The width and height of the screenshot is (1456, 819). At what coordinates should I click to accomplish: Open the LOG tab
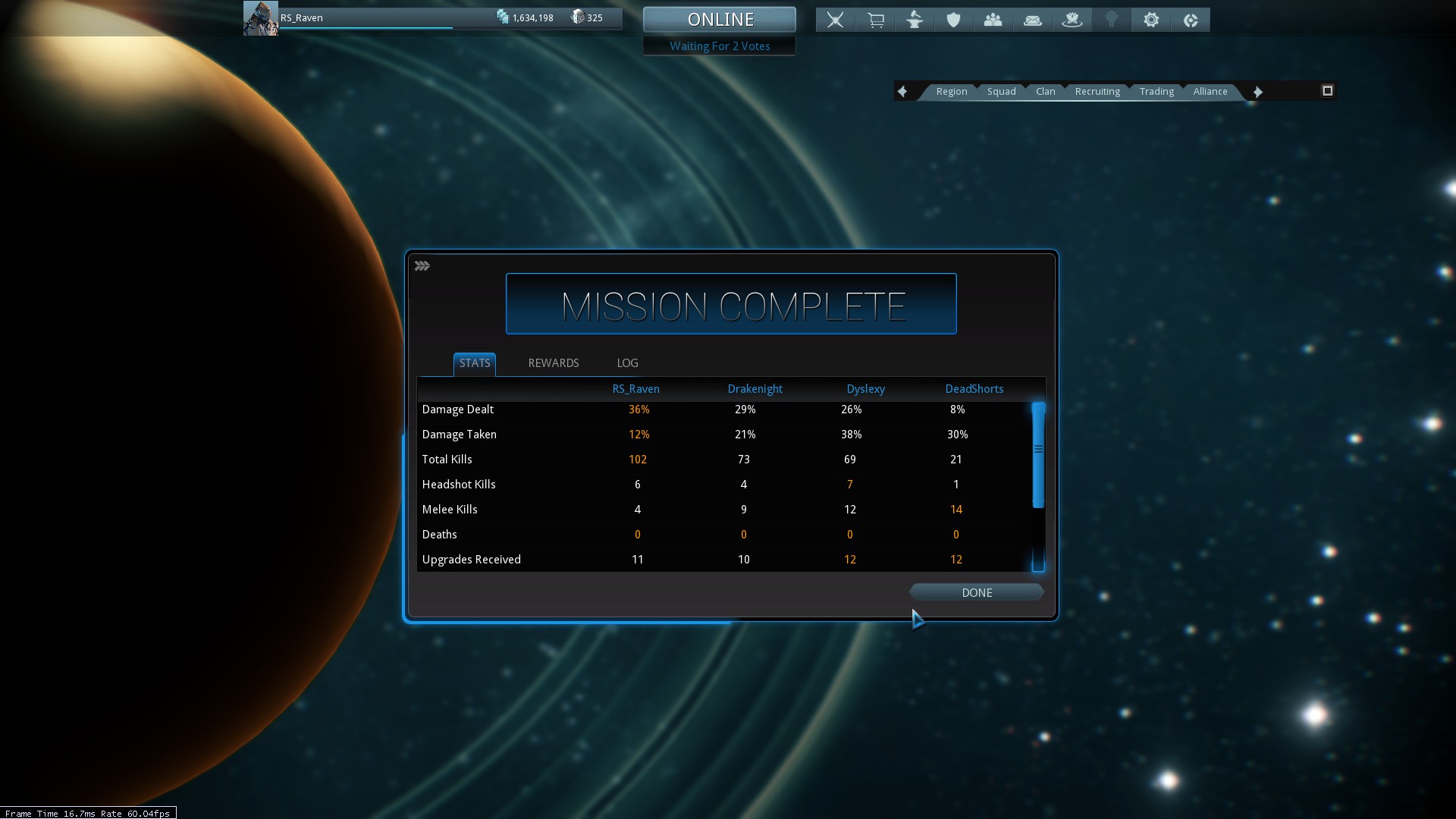coord(627,363)
